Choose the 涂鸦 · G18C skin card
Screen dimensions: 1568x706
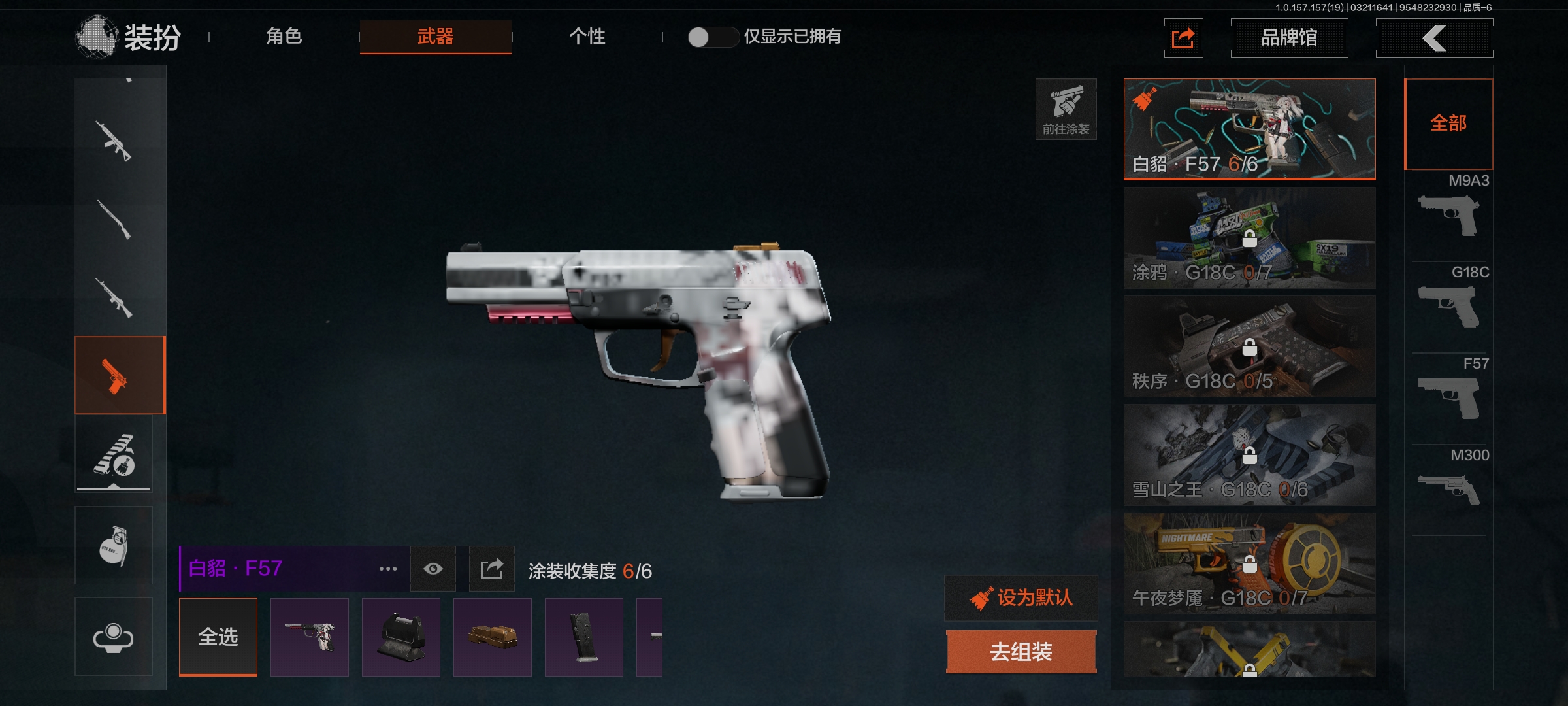[x=1249, y=238]
